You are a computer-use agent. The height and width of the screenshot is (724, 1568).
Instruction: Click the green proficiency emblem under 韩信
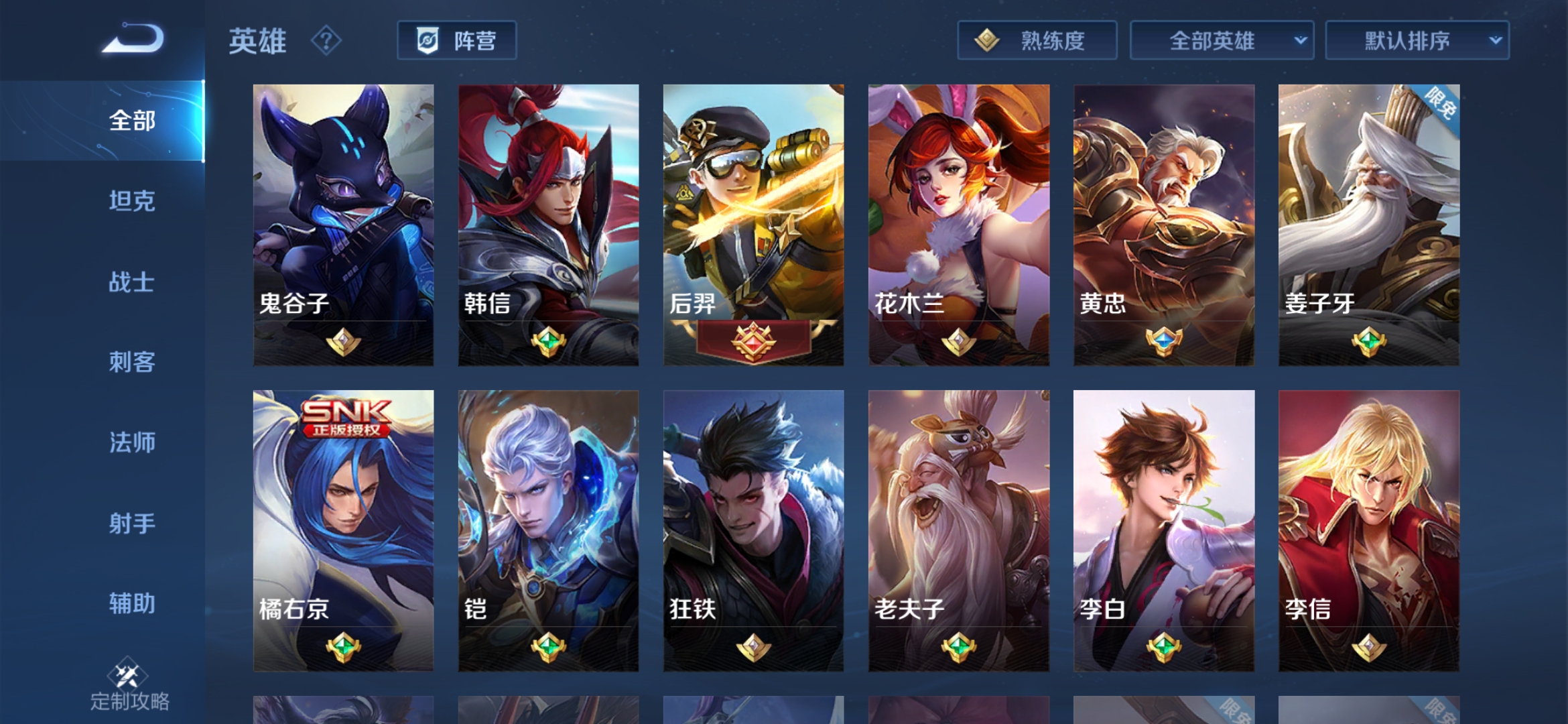[548, 339]
